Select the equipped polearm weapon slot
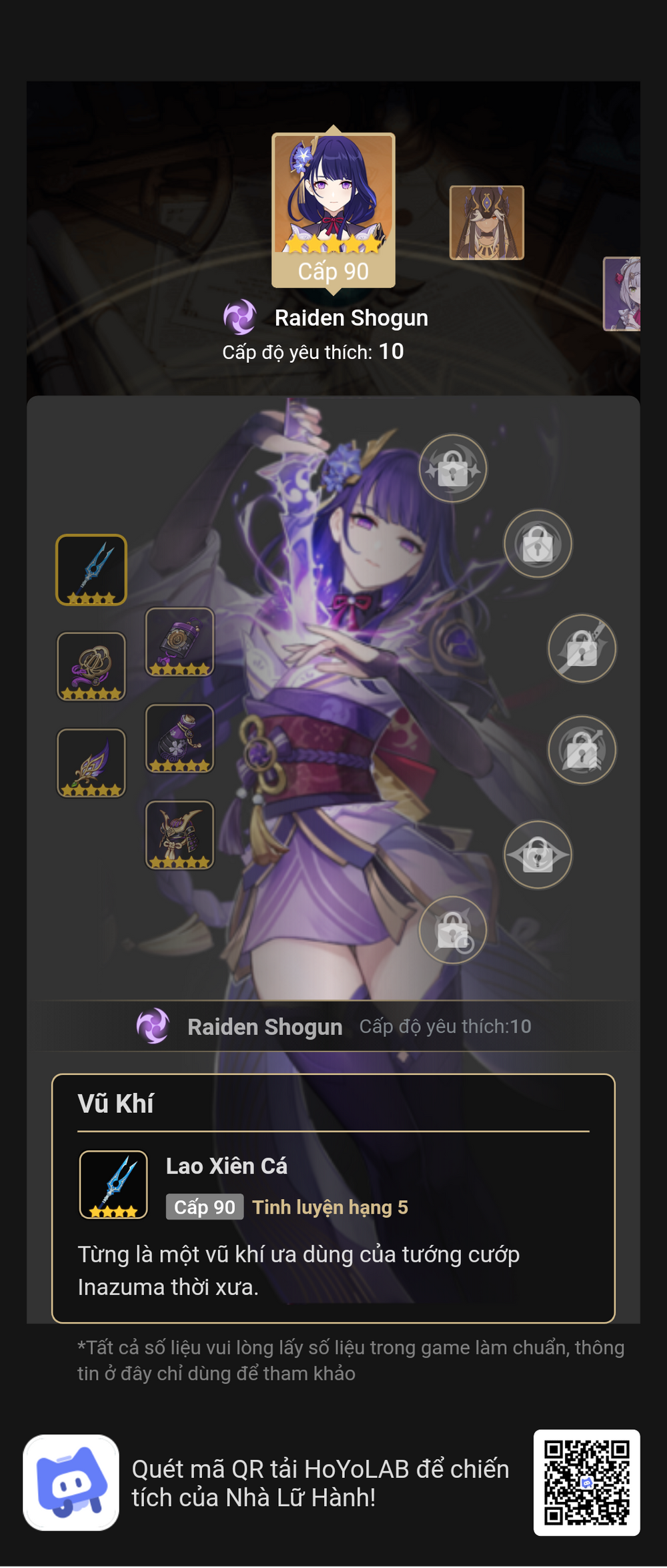This screenshot has width=667, height=1568. (91, 570)
